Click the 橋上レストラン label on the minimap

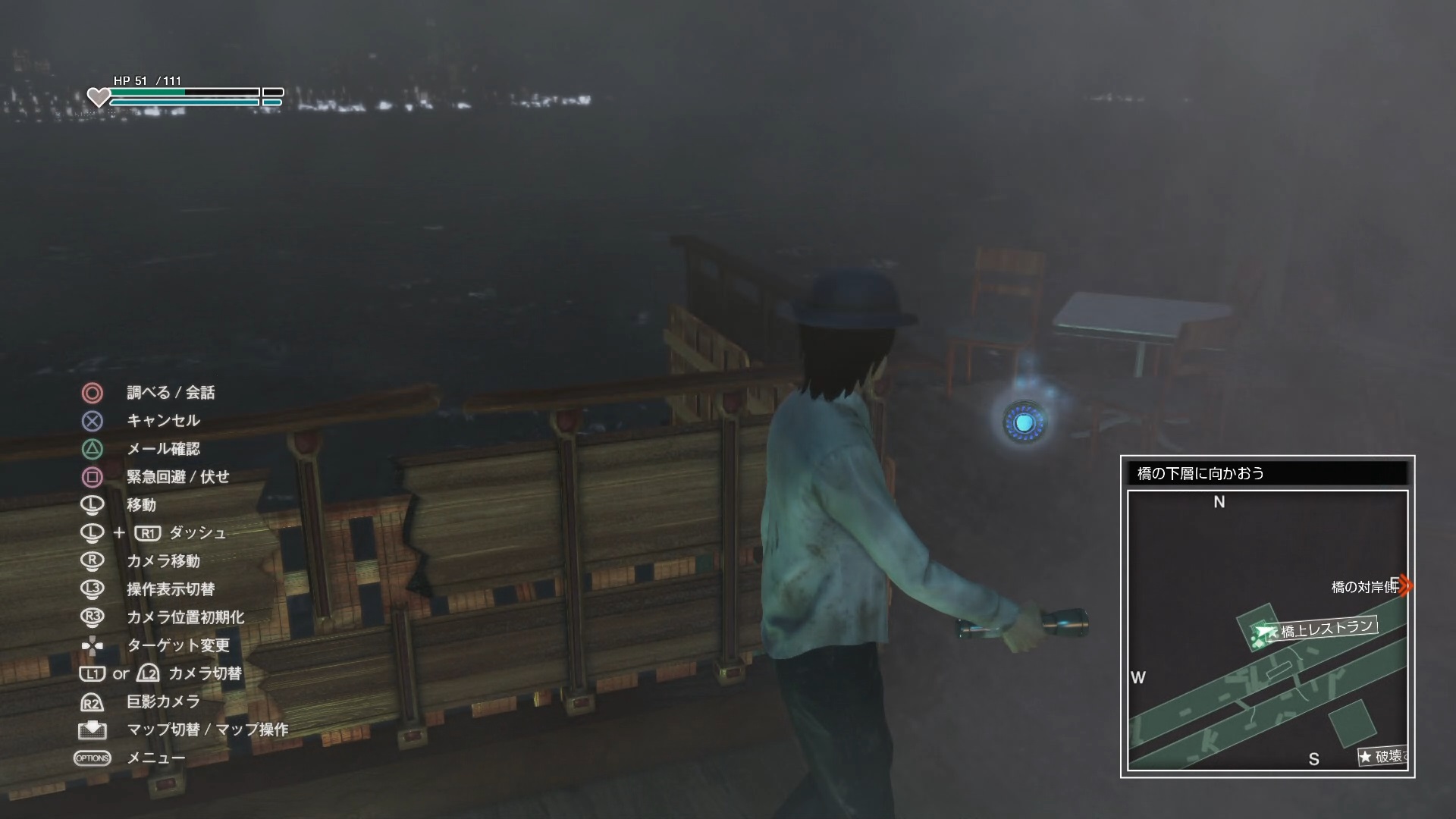coord(1327,629)
